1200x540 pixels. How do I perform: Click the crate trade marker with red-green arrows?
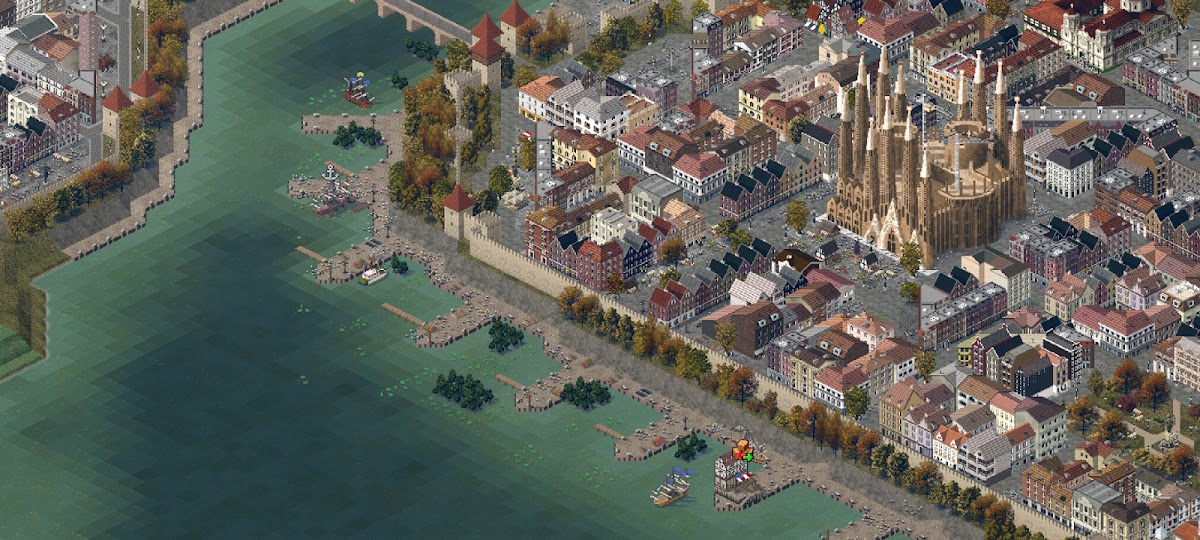point(742,451)
